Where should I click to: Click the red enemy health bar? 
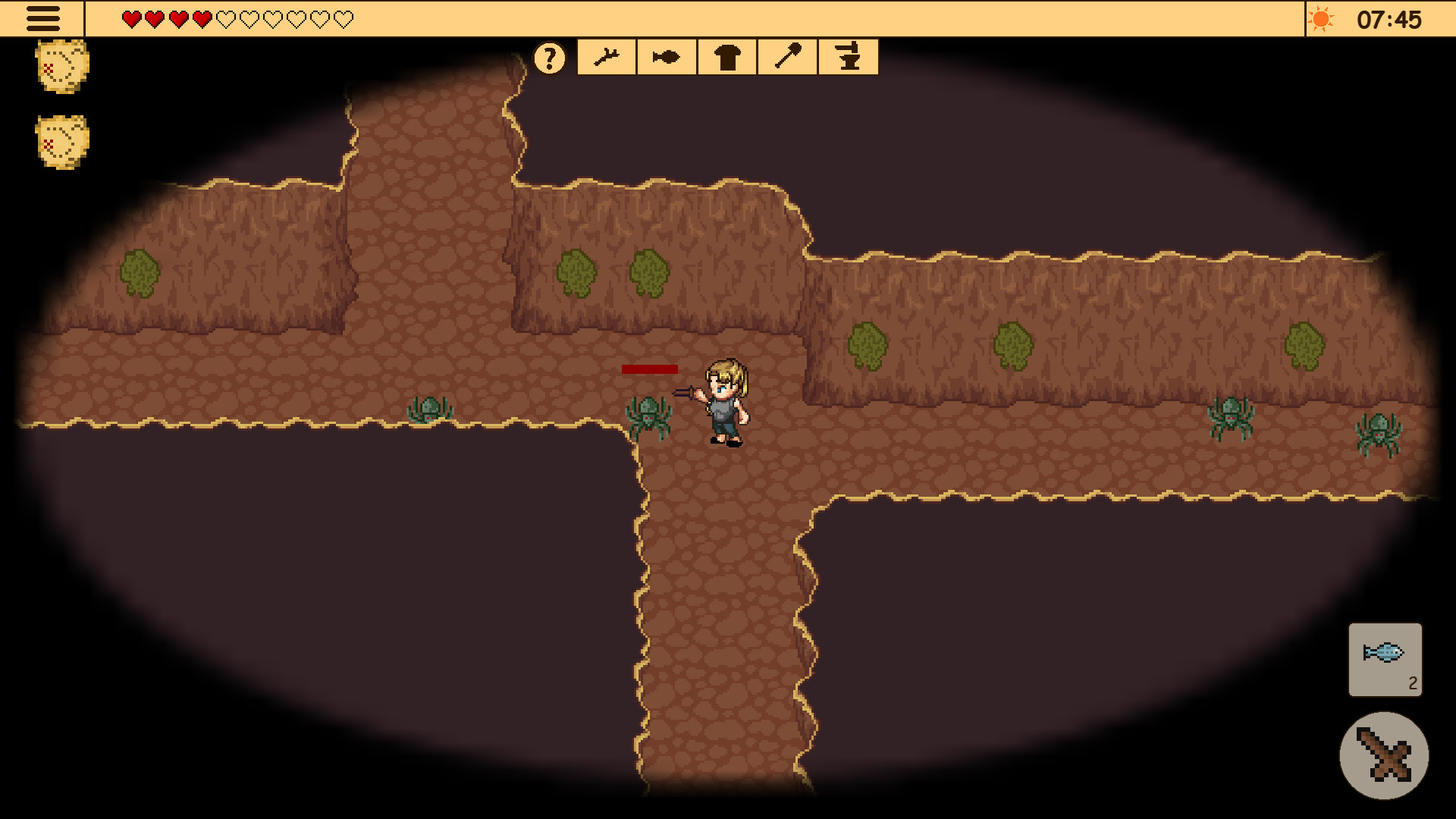651,369
